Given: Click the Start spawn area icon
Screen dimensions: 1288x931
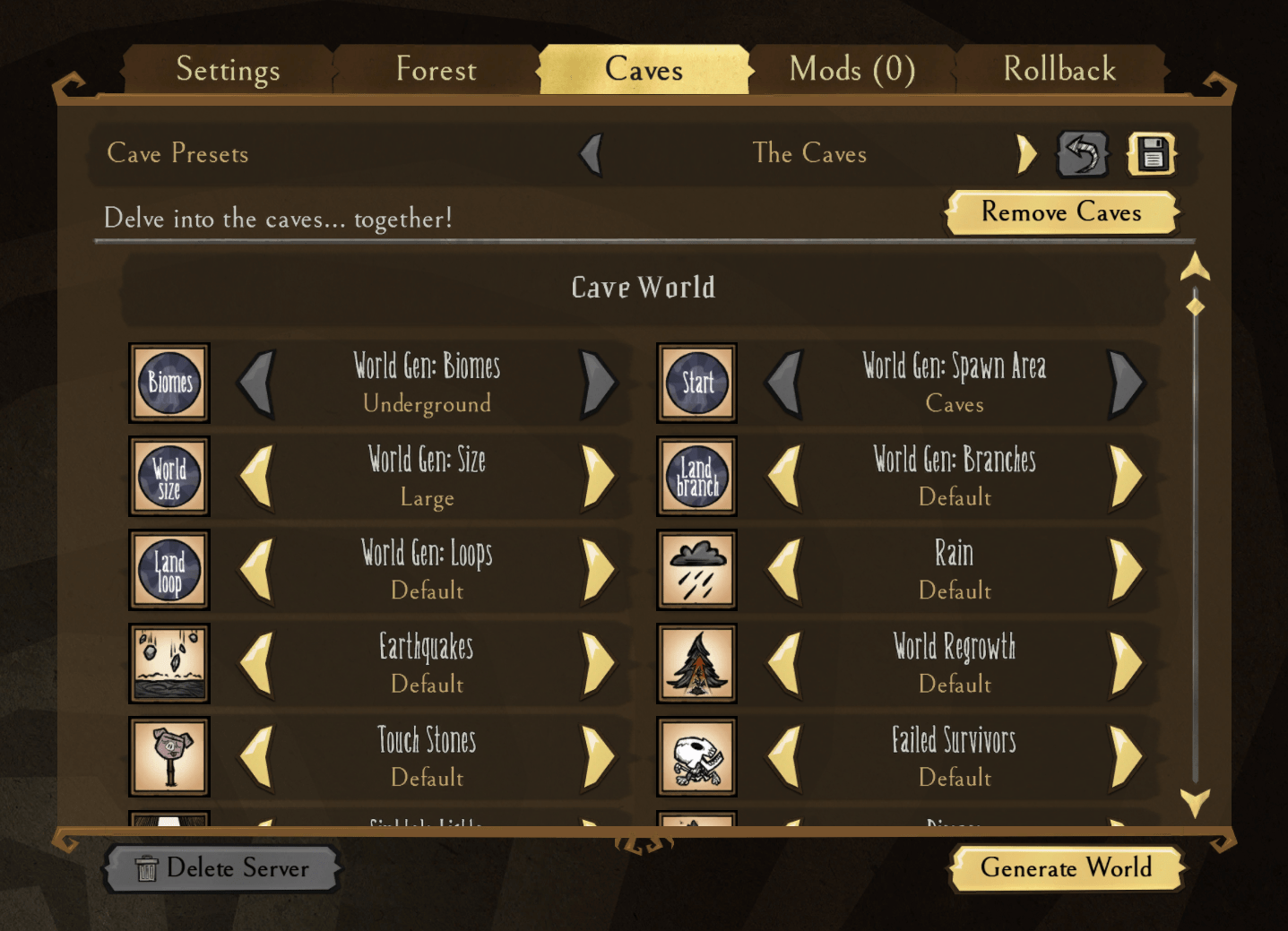Looking at the screenshot, I should [x=696, y=384].
